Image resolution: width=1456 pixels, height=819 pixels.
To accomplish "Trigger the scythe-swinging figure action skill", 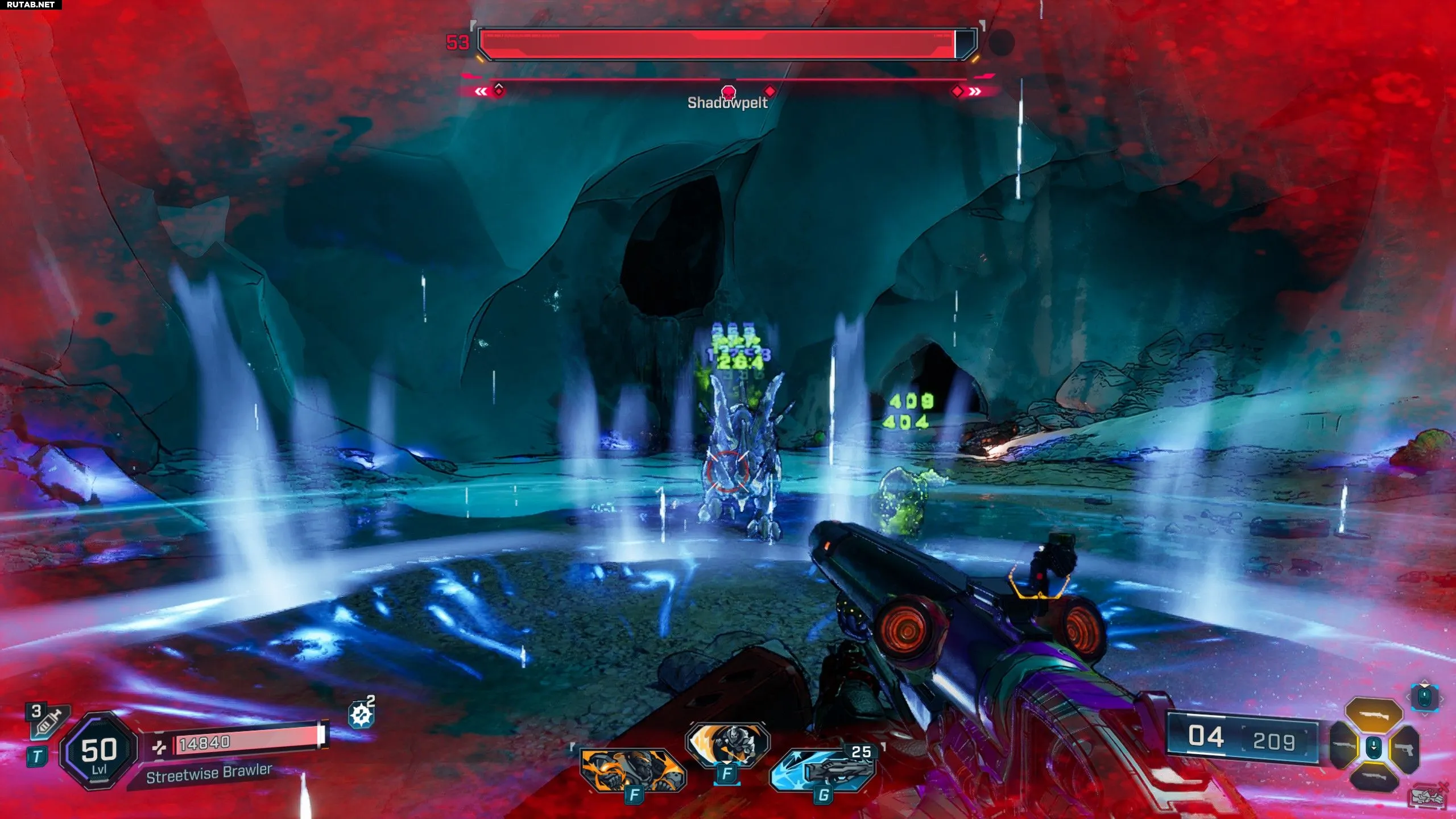I will point(727,744).
